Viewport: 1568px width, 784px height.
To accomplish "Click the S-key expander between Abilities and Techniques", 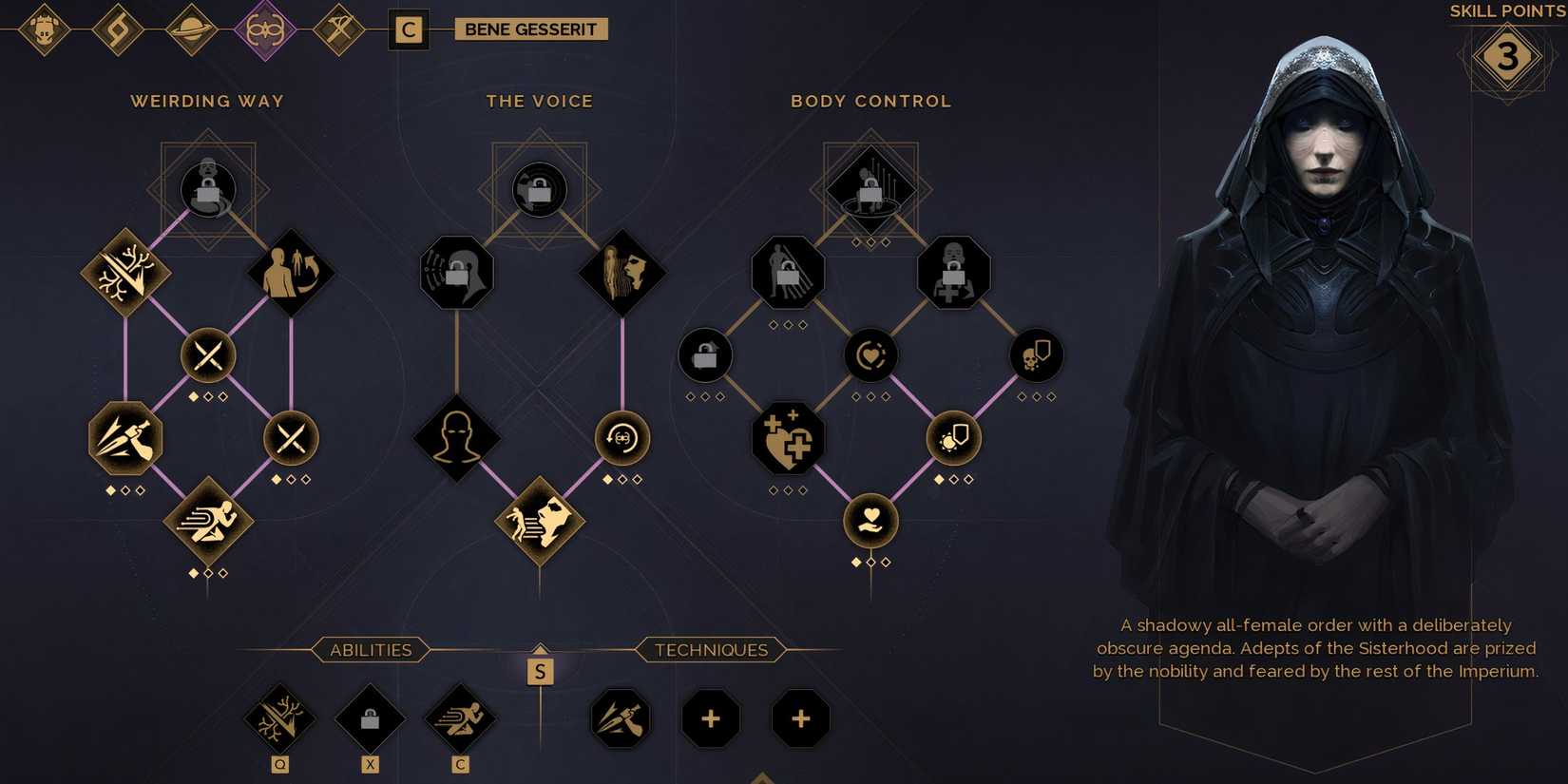I will (x=540, y=671).
